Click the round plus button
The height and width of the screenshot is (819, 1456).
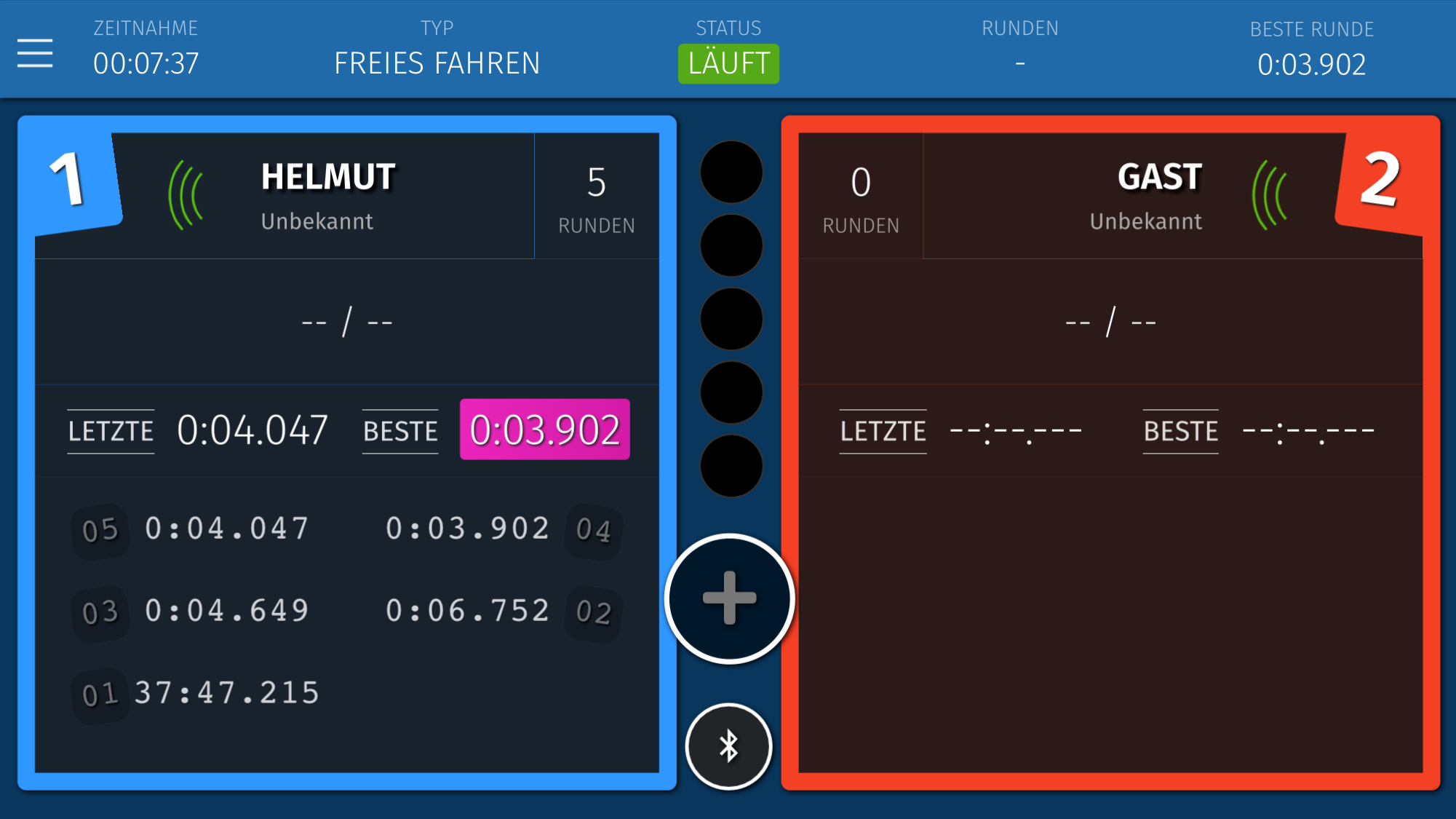click(729, 598)
